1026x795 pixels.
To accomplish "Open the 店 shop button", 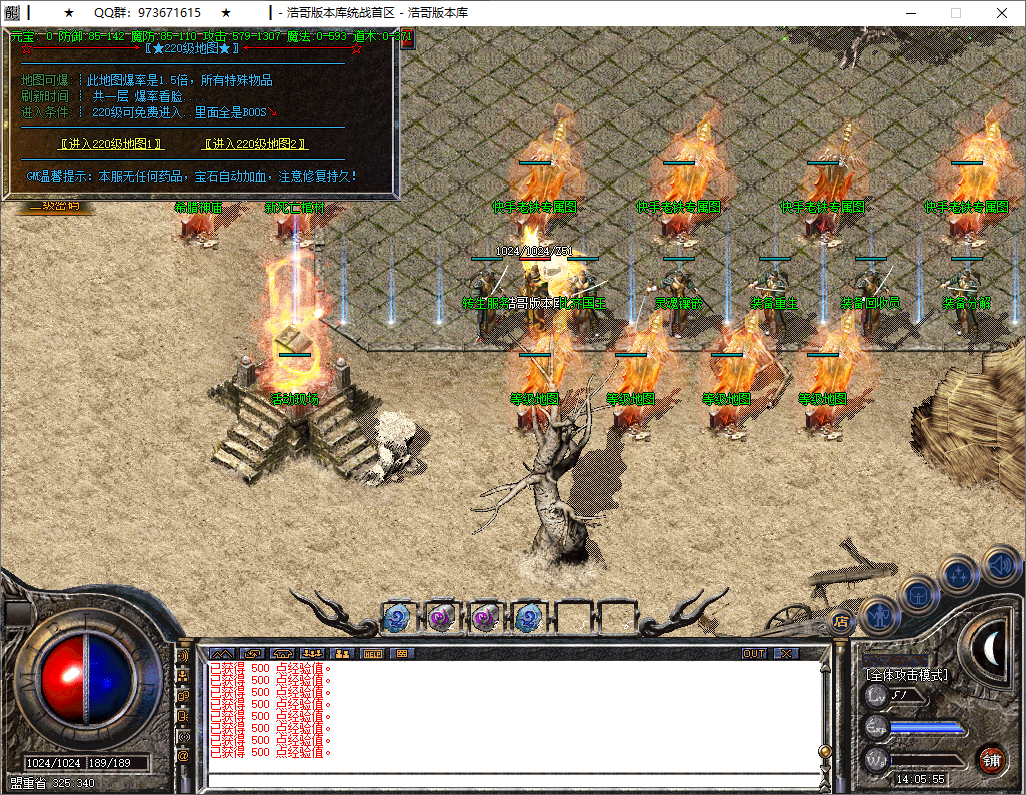I will pos(841,620).
